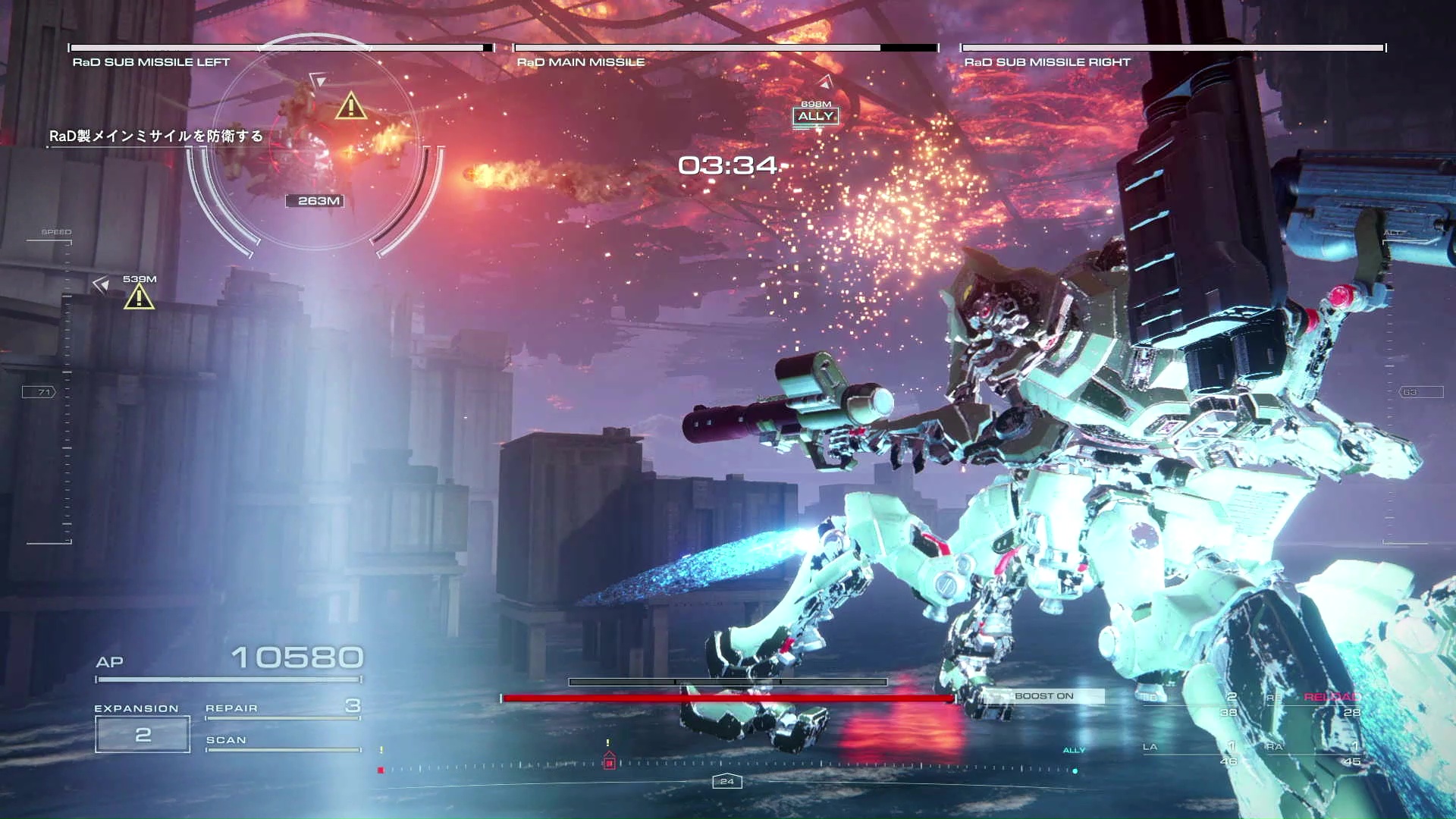Screen dimensions: 1456x819
Task: Click the reloading right shoulder weapon slot
Action: pos(1315,704)
